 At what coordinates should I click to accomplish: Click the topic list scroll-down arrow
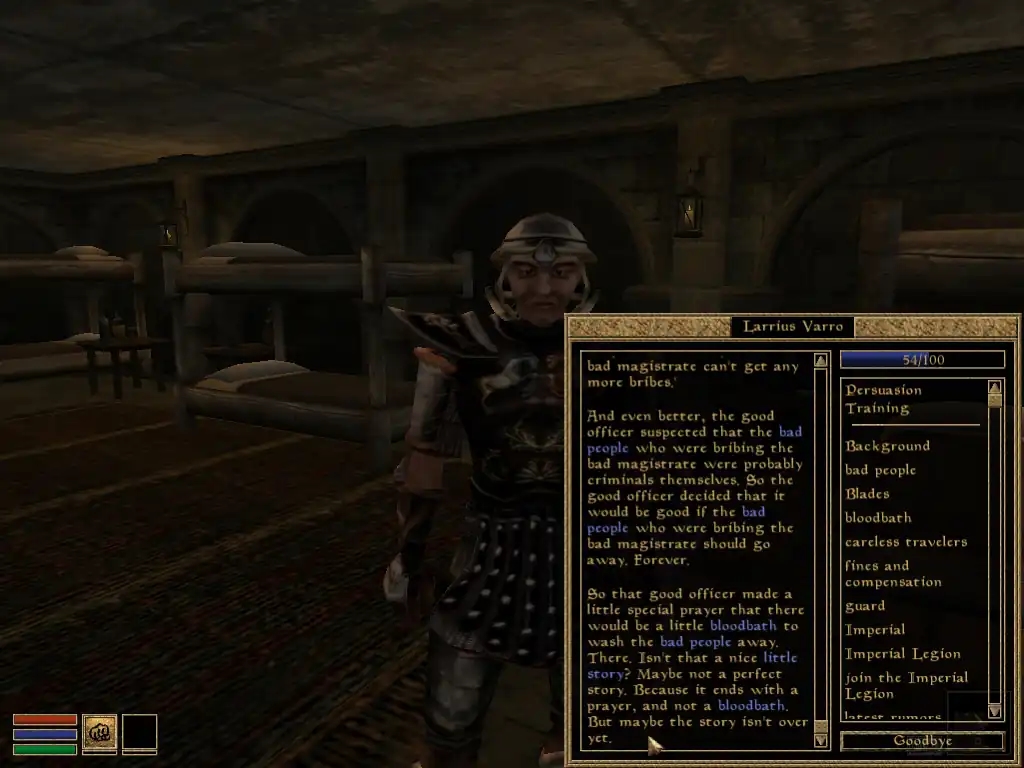(994, 710)
